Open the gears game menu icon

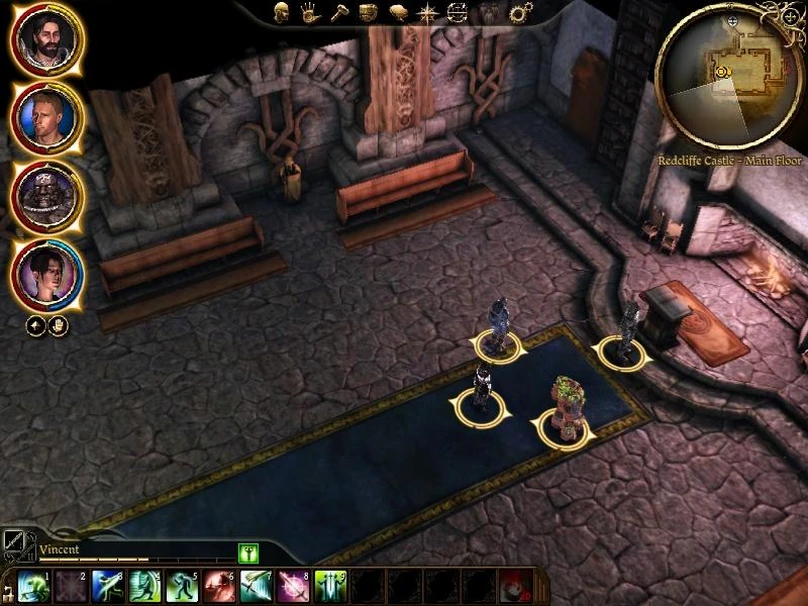click(520, 13)
